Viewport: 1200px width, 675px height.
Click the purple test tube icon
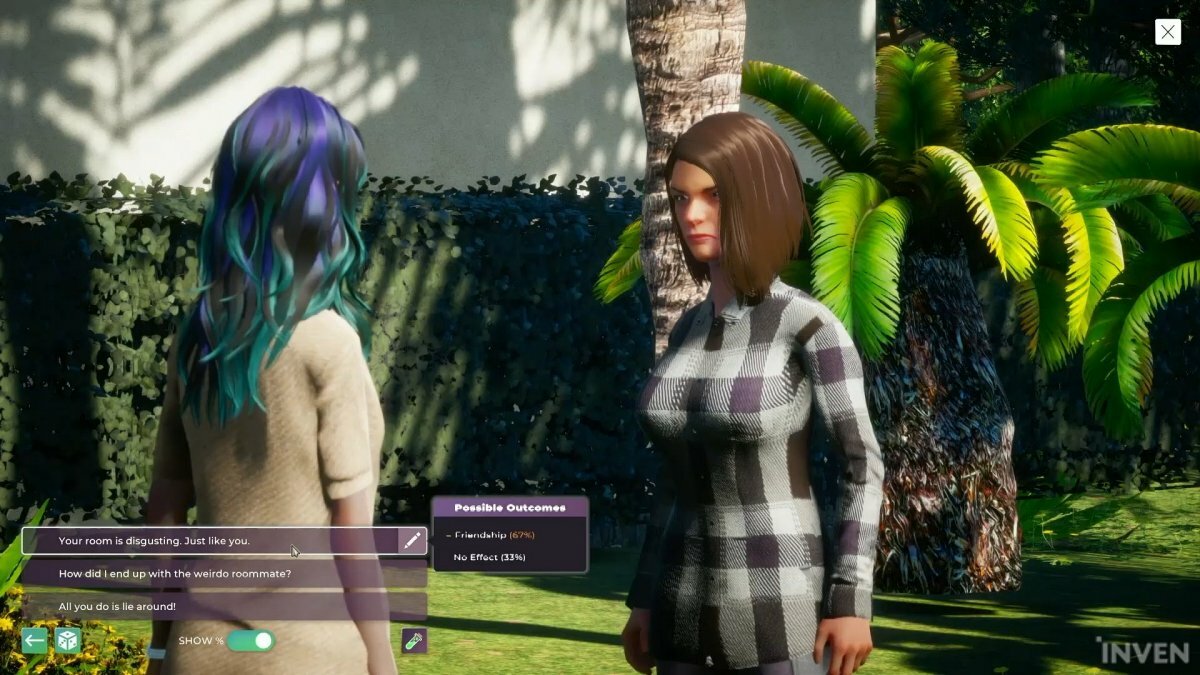click(x=414, y=641)
